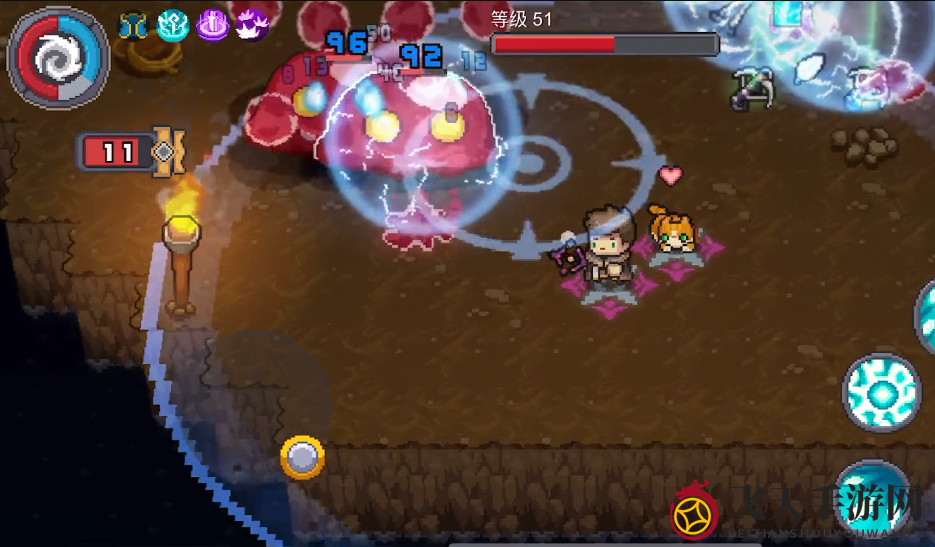Select the purple crown flames buff icon
The height and width of the screenshot is (547, 935).
point(250,24)
